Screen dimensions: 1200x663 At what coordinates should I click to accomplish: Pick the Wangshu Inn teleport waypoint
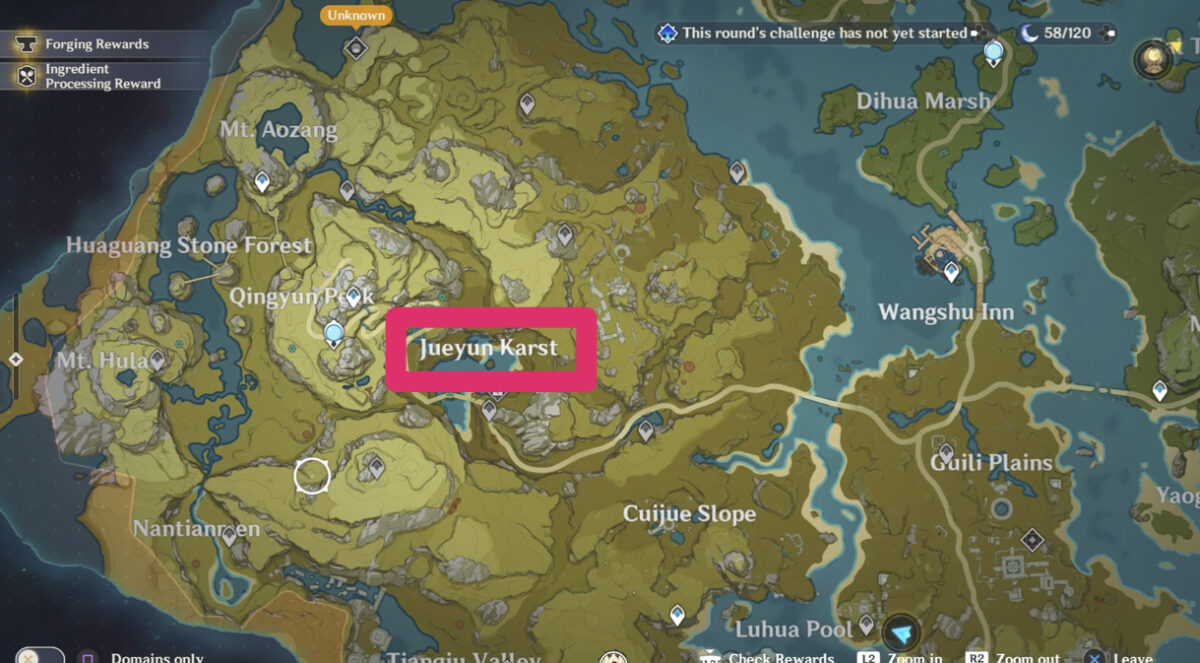pos(950,270)
